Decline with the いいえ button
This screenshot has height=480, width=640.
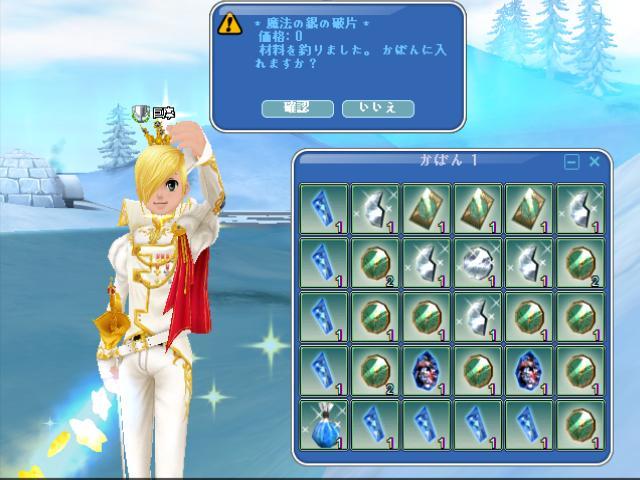(x=377, y=108)
